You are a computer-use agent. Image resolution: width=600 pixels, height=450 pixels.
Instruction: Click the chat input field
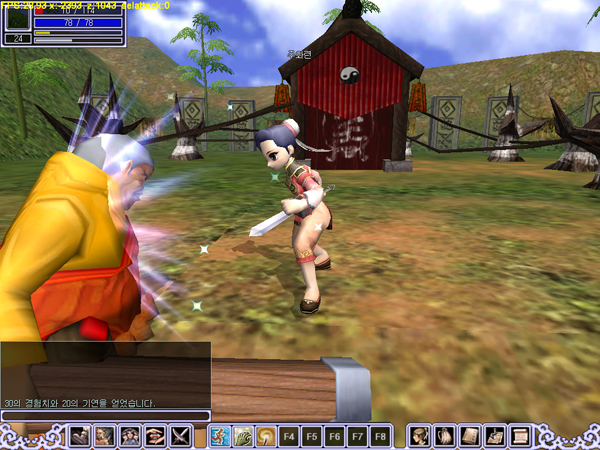point(105,416)
